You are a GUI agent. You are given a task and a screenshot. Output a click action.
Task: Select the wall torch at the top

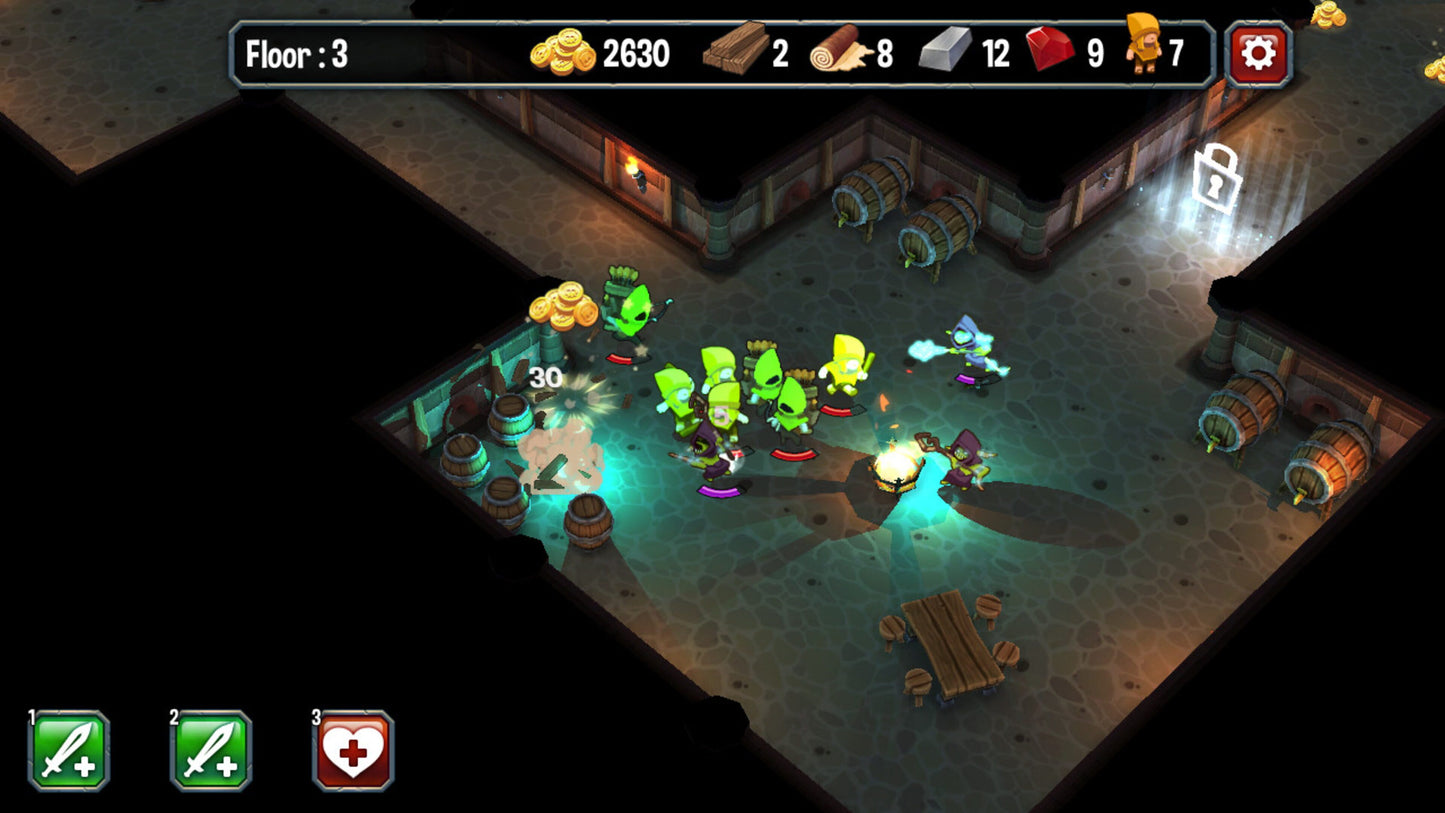(637, 173)
